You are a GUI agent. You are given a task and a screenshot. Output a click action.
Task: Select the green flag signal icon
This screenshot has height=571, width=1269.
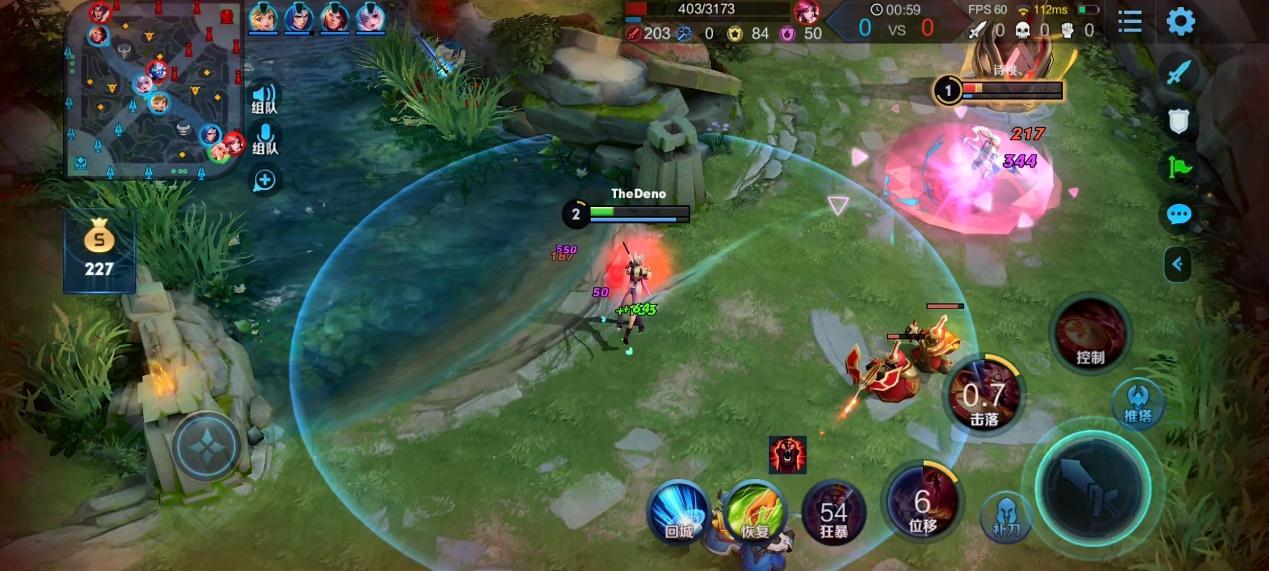[x=1180, y=167]
